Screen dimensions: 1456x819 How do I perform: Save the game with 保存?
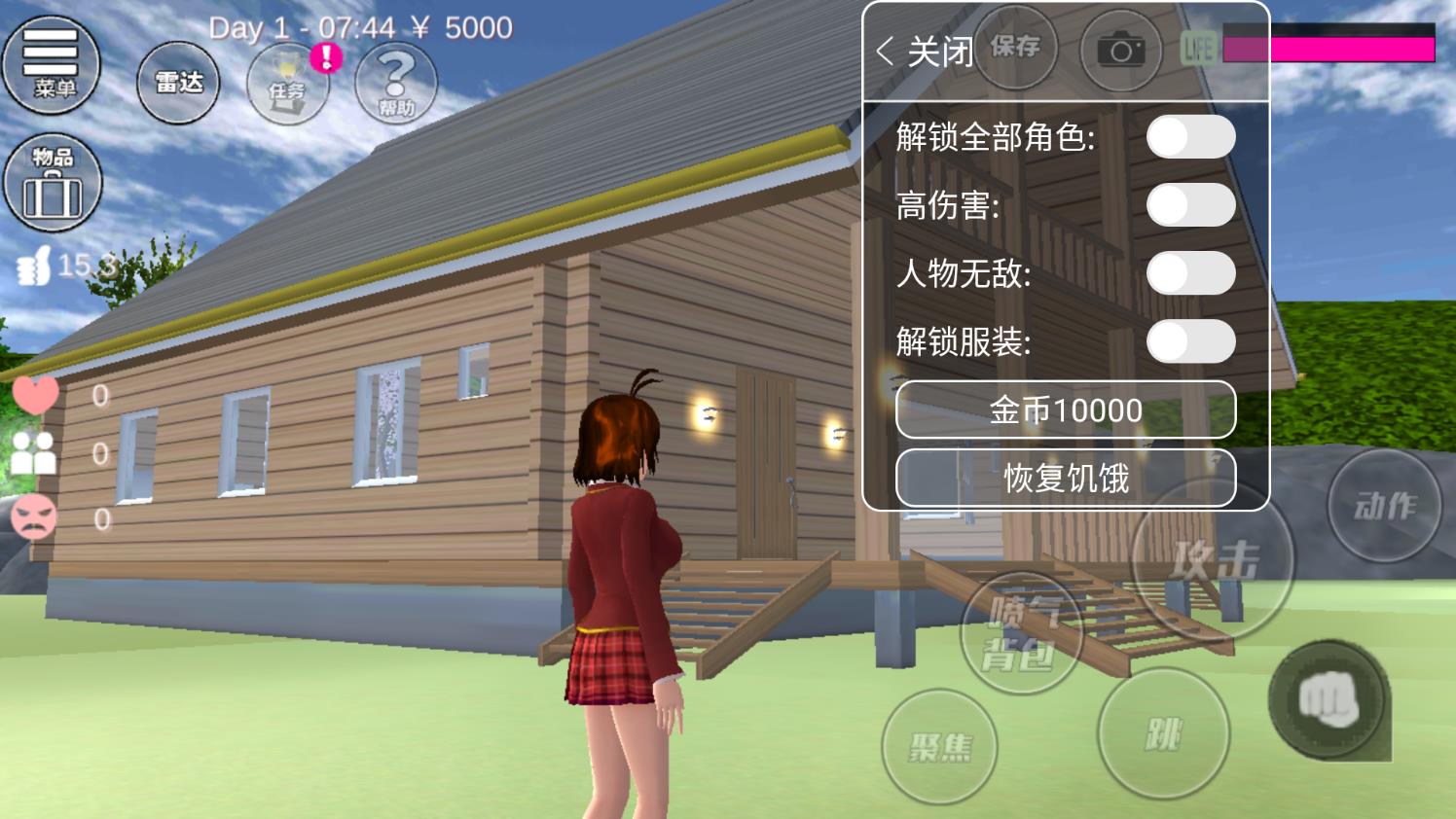coord(1015,48)
